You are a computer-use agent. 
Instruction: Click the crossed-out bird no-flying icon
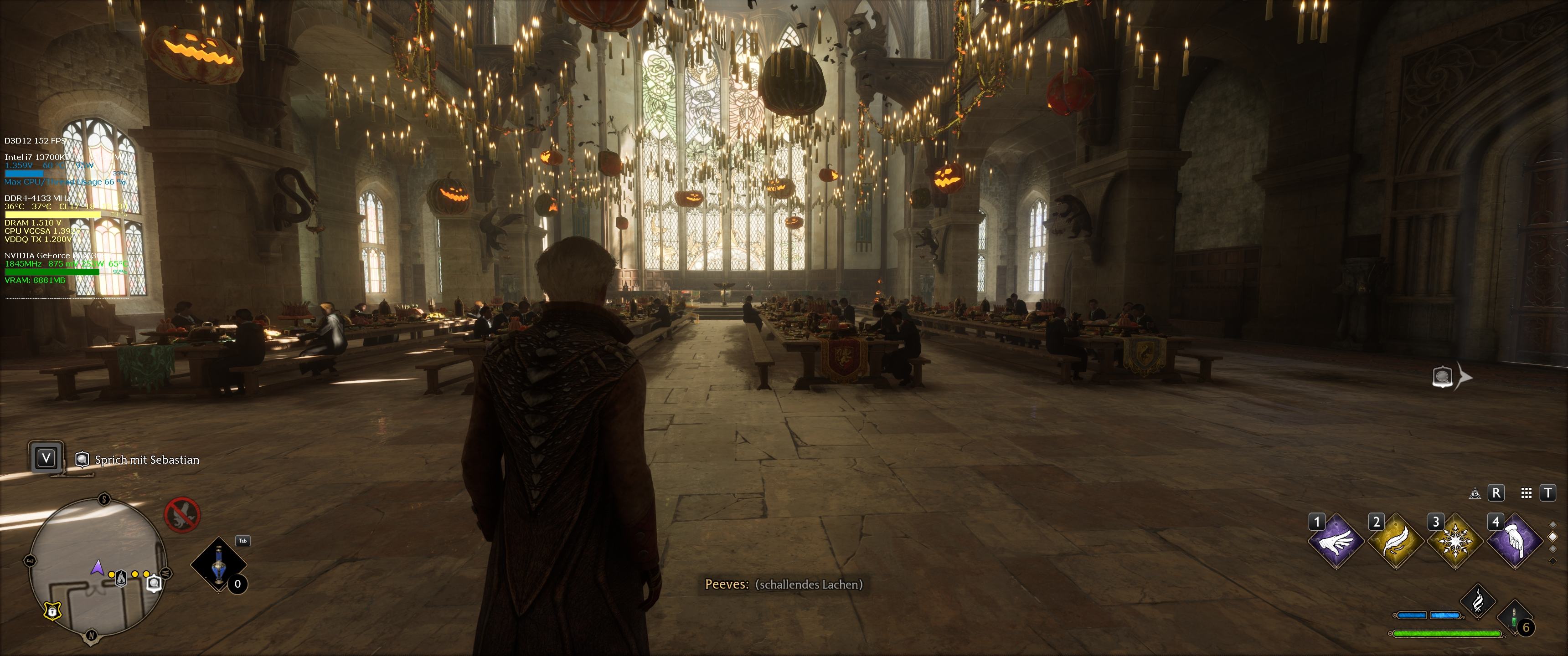(183, 515)
